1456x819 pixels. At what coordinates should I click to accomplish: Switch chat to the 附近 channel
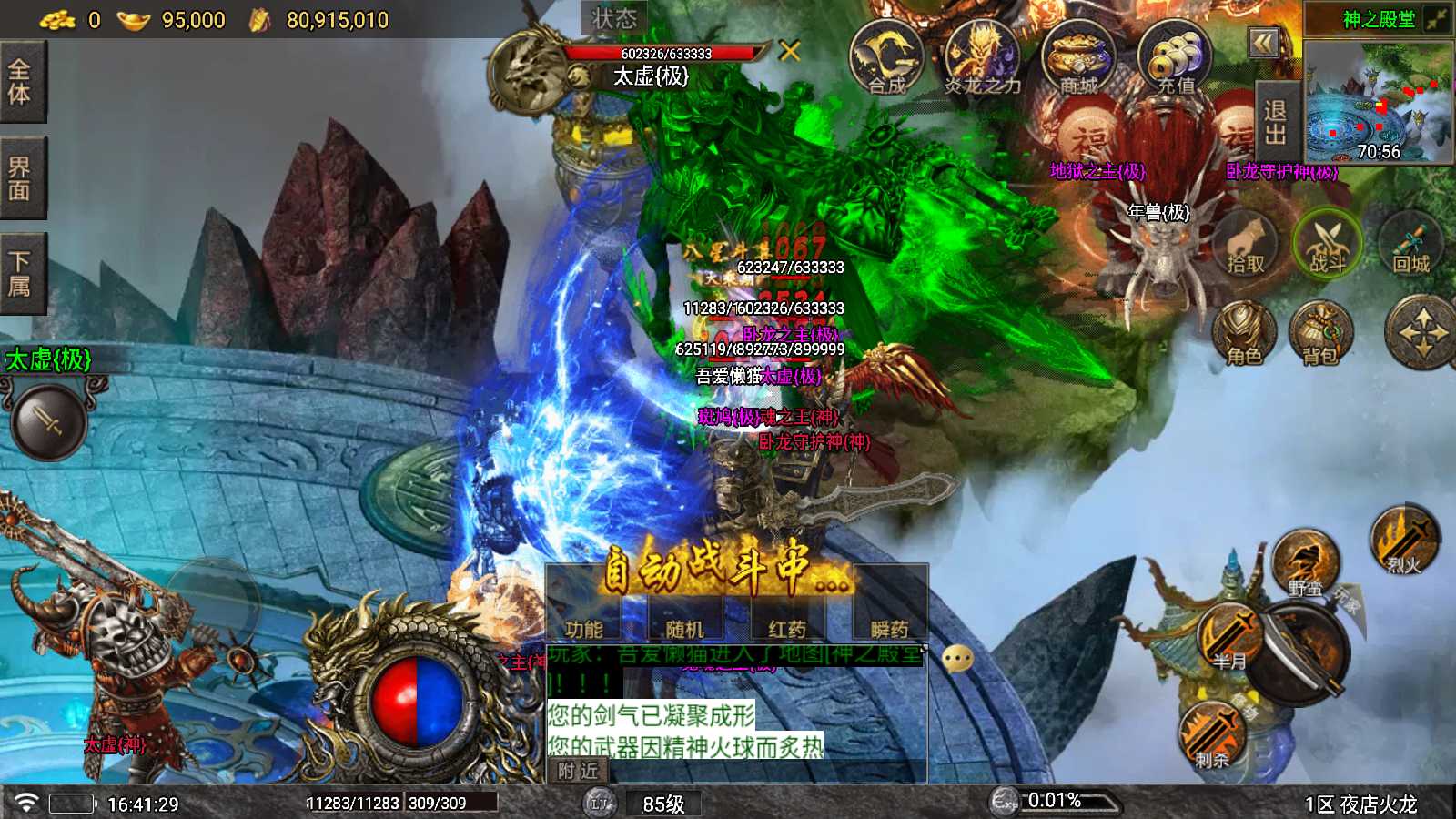578,771
